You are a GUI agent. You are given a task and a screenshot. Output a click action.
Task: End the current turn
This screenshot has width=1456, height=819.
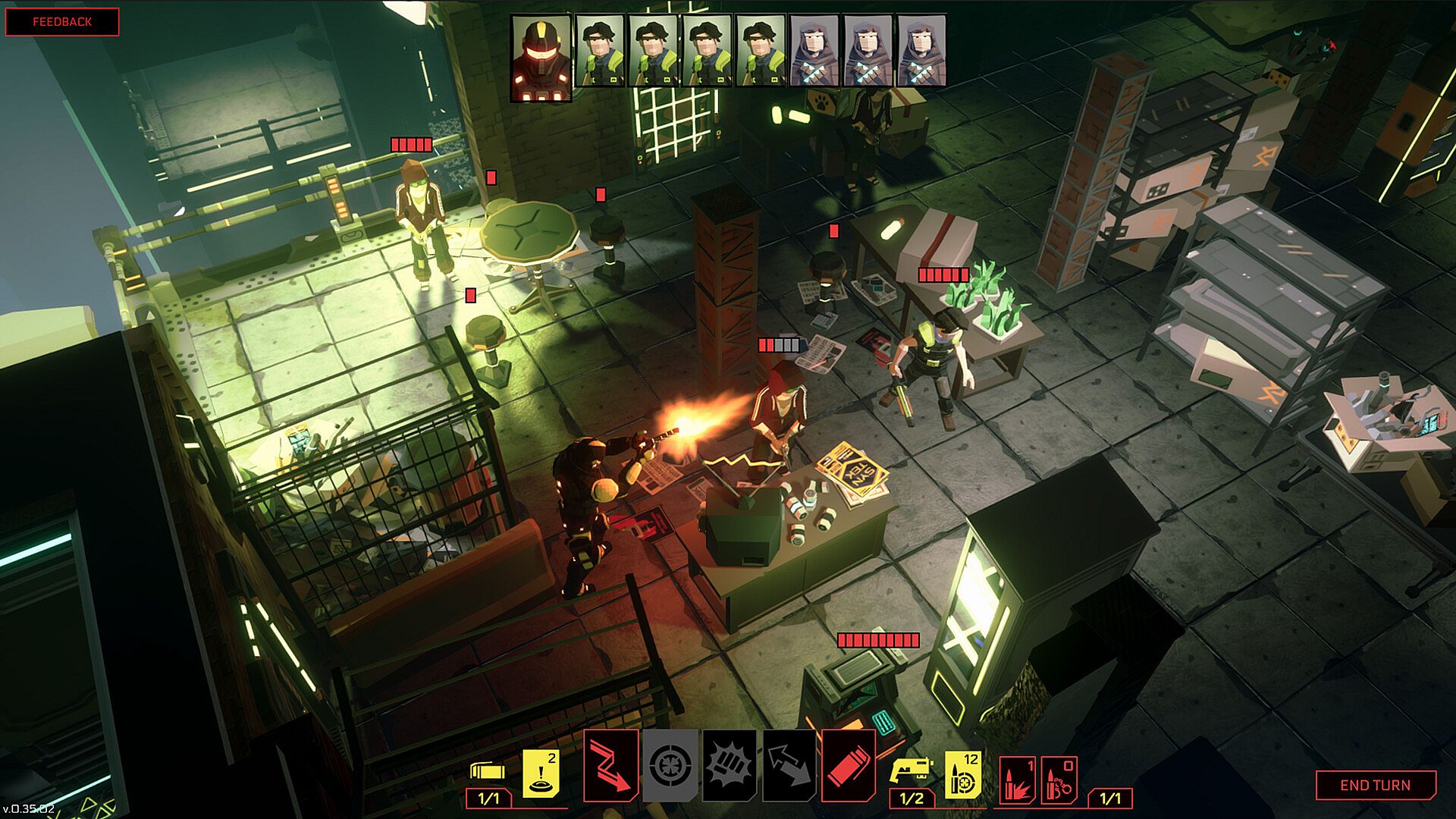1375,785
